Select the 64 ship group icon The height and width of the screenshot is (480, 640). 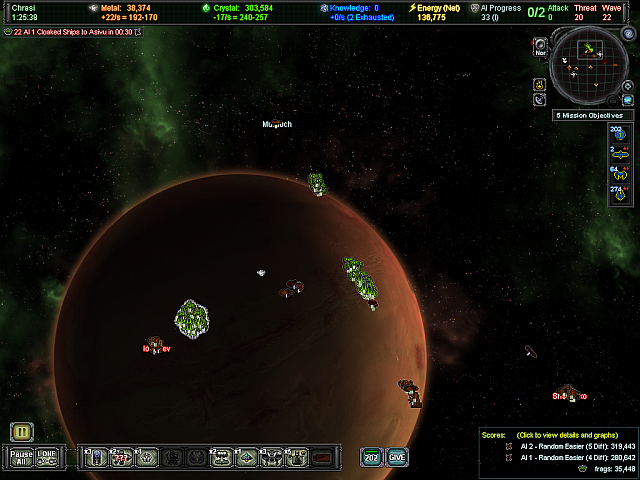click(x=617, y=171)
